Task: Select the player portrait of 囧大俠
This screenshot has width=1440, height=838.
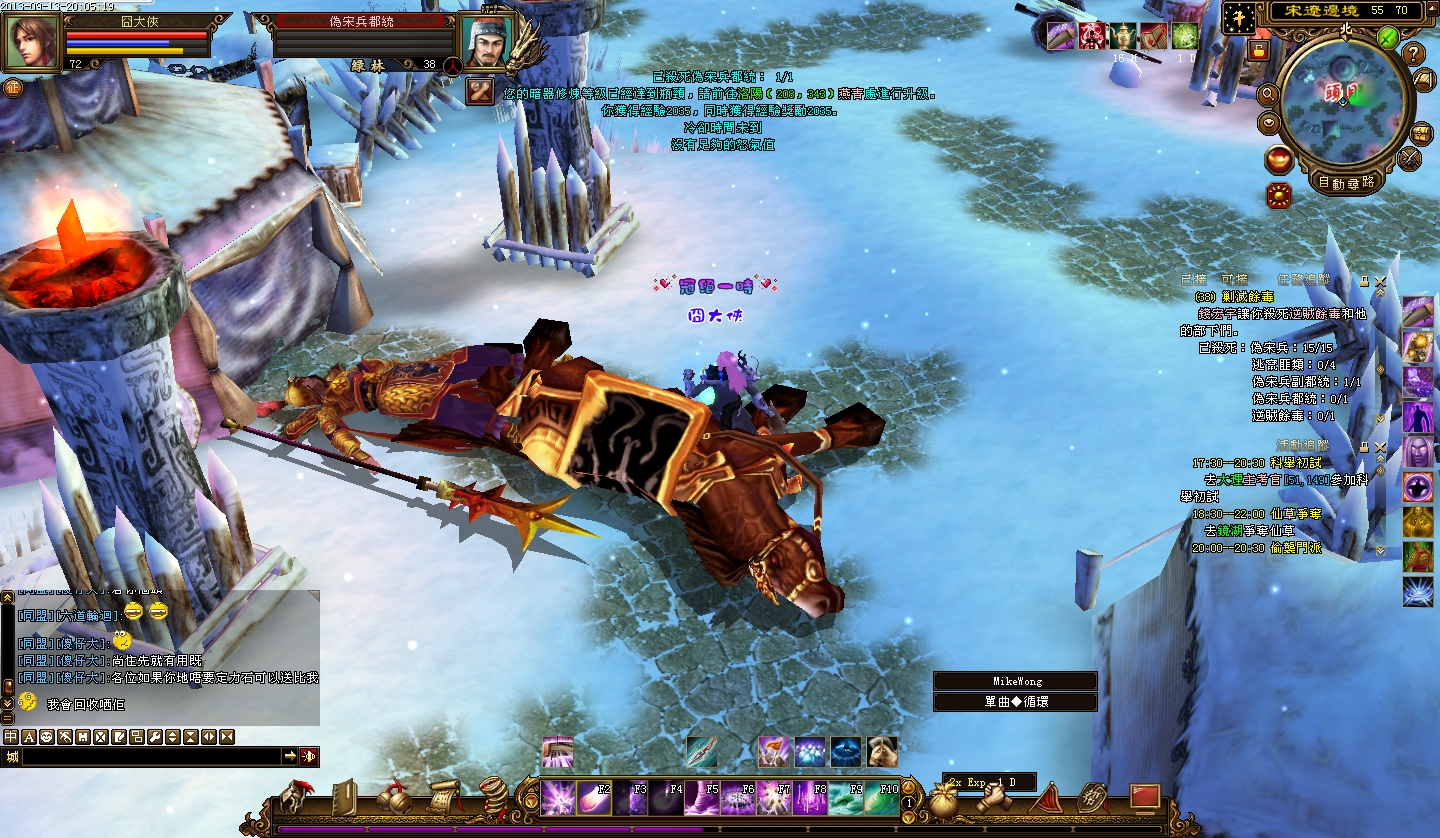Action: pos(30,42)
